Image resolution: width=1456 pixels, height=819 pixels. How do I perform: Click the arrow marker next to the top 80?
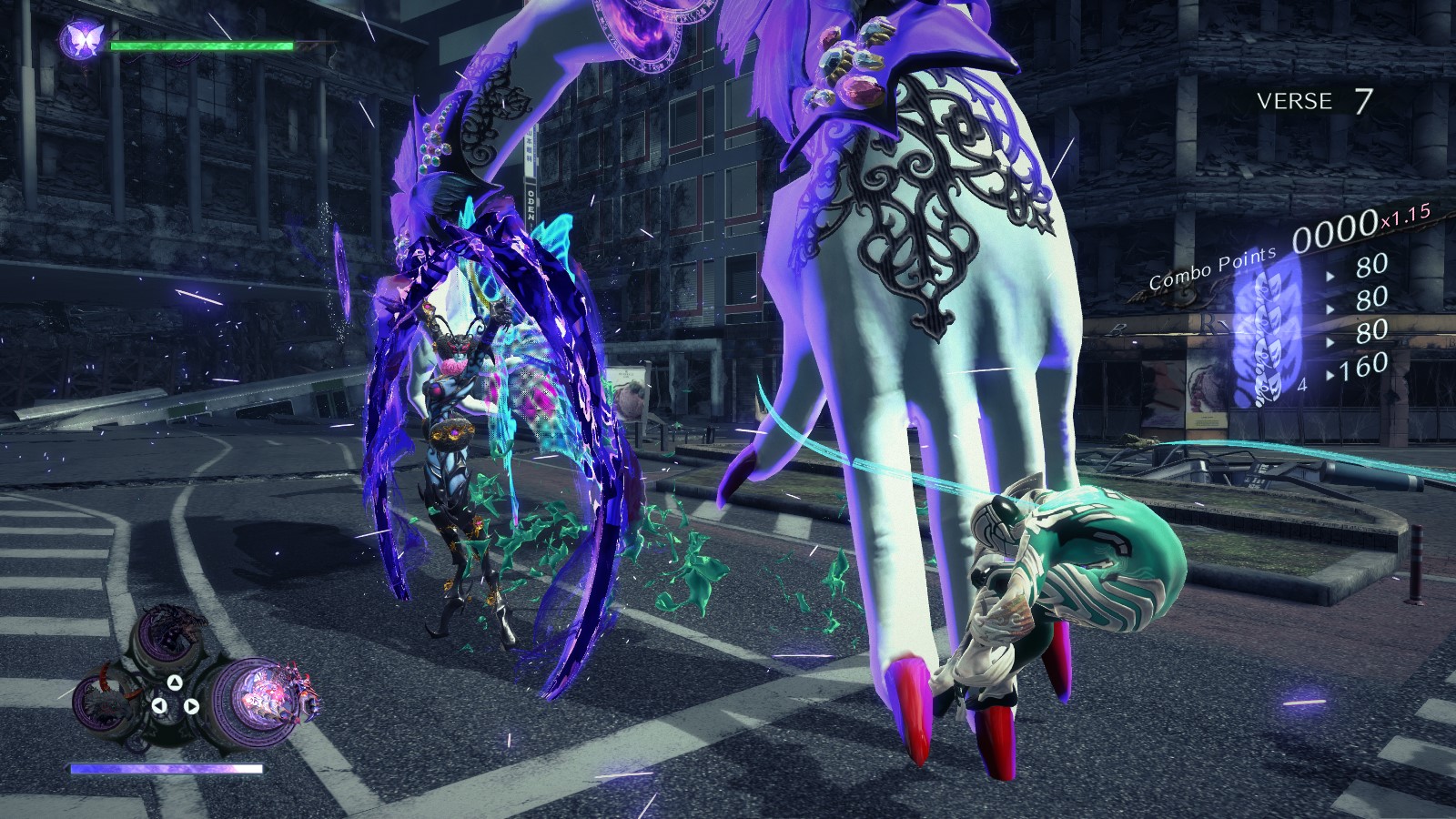[1330, 276]
